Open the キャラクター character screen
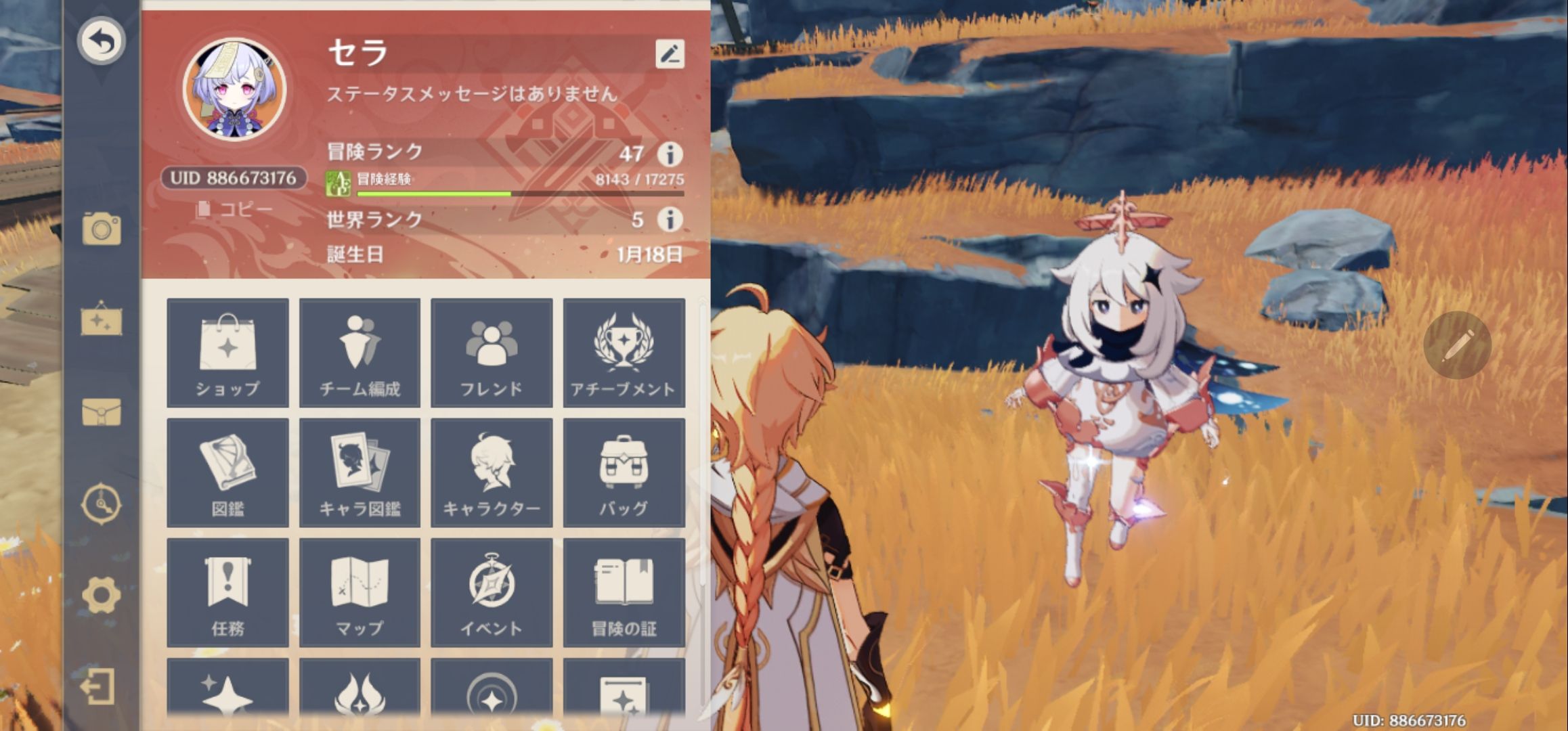This screenshot has width=1568, height=731. pos(492,472)
